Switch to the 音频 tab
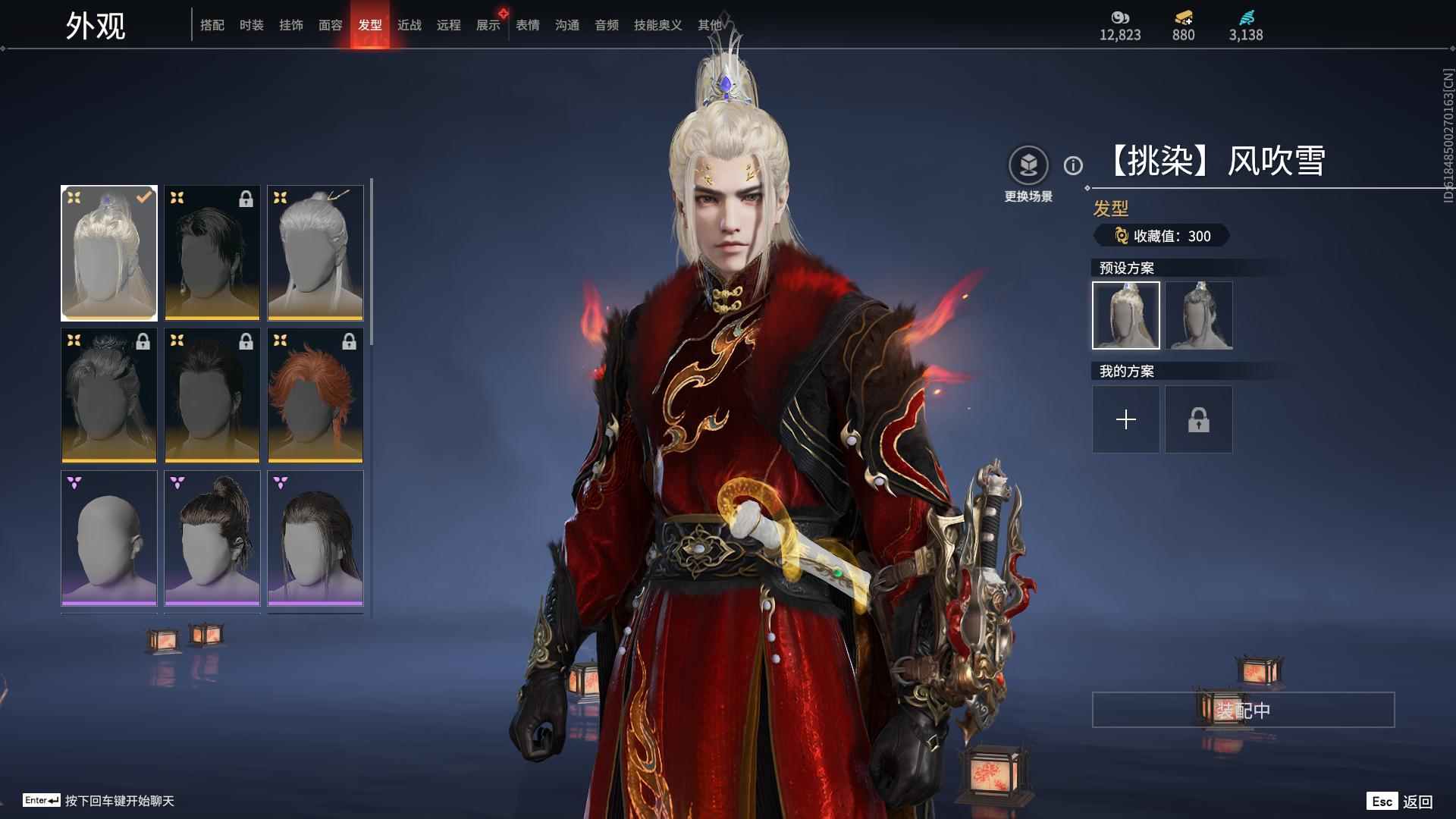This screenshot has height=819, width=1456. [x=606, y=25]
